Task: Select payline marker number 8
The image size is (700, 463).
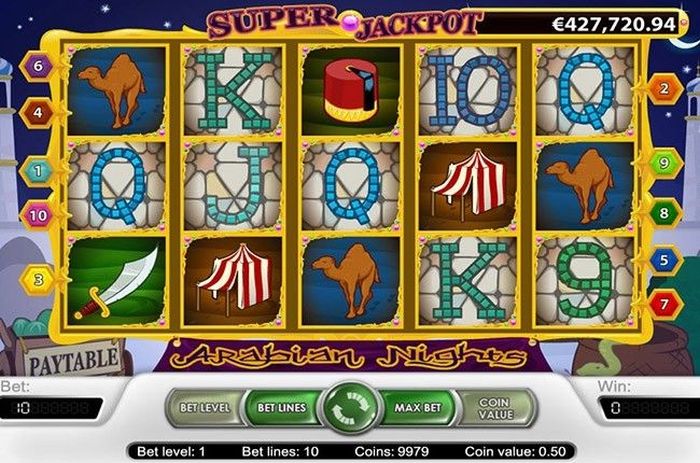Action: pyautogui.click(x=663, y=213)
